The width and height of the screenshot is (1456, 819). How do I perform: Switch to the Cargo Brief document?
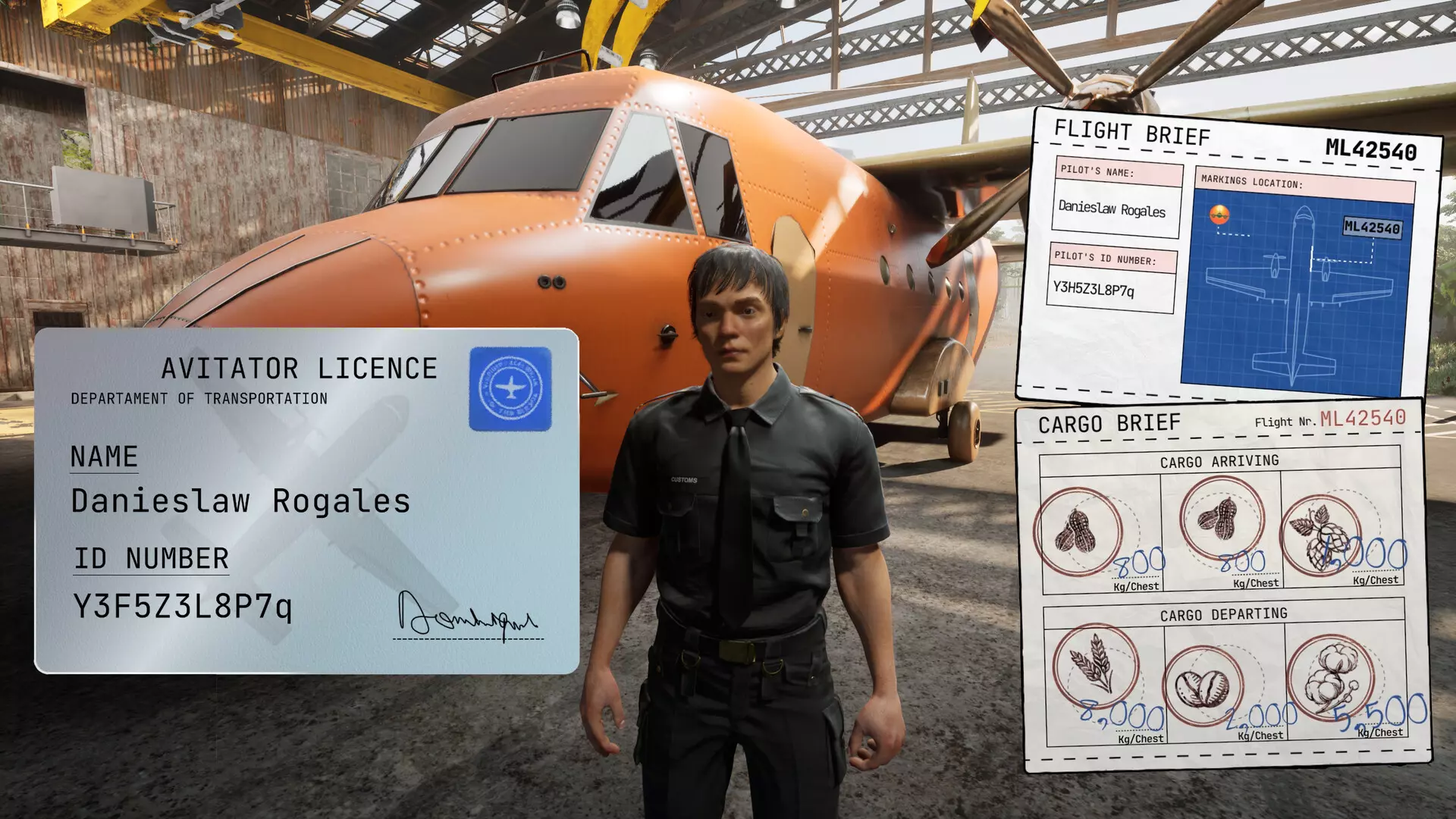point(1109,420)
